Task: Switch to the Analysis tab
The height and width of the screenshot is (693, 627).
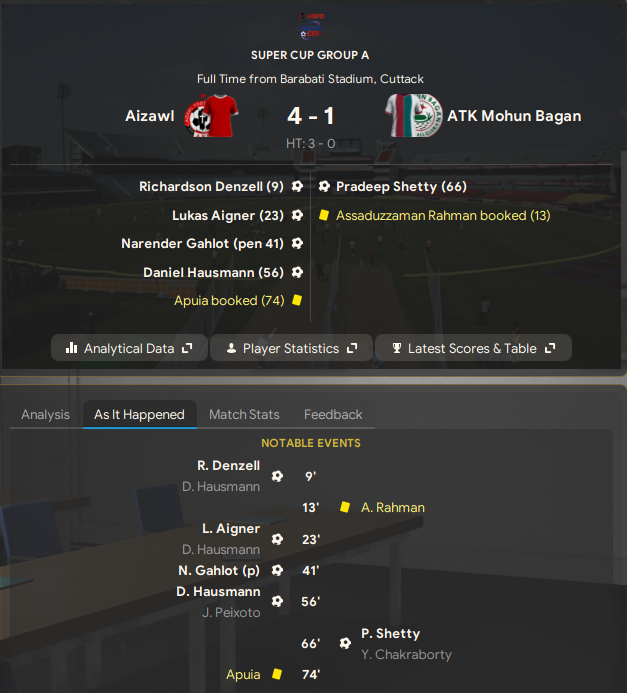Action: click(x=46, y=414)
